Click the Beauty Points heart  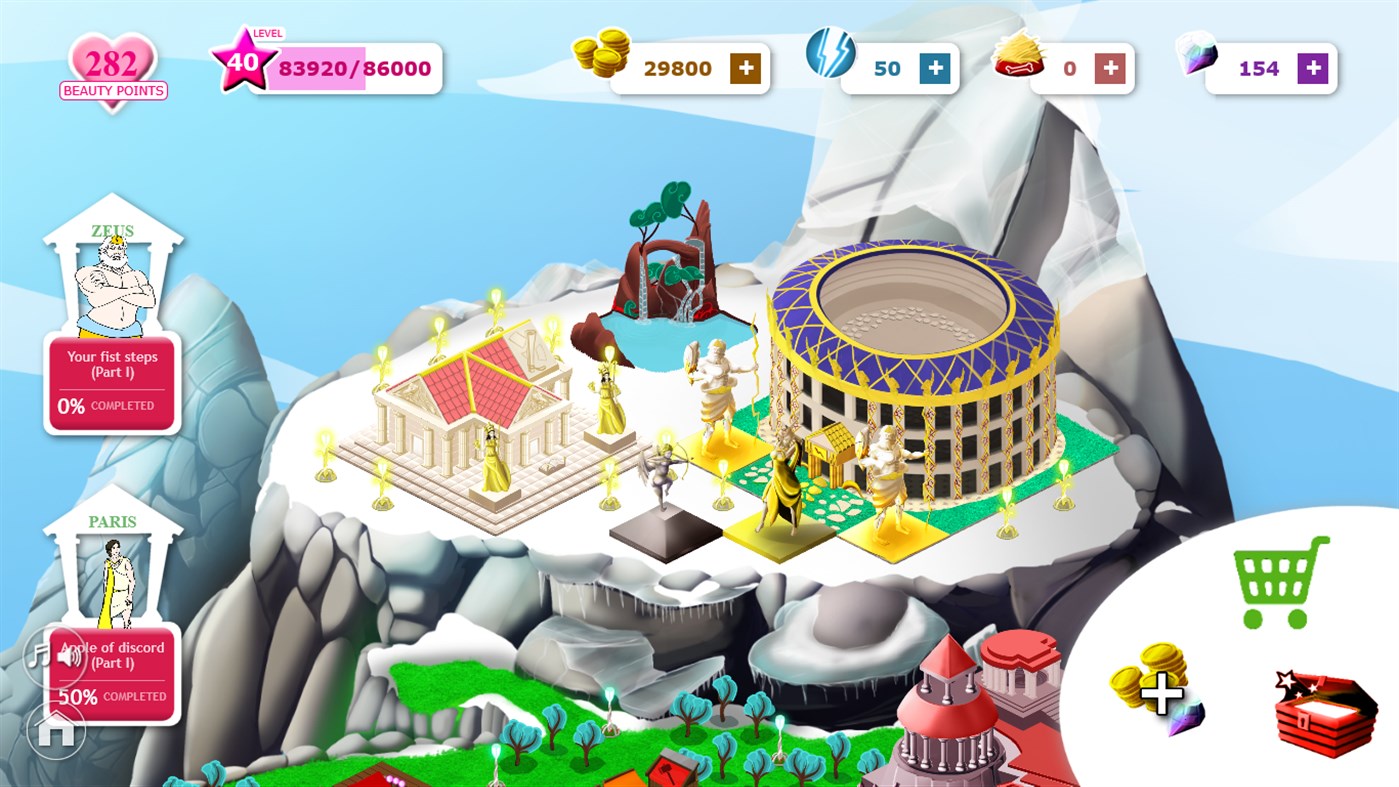click(x=112, y=70)
